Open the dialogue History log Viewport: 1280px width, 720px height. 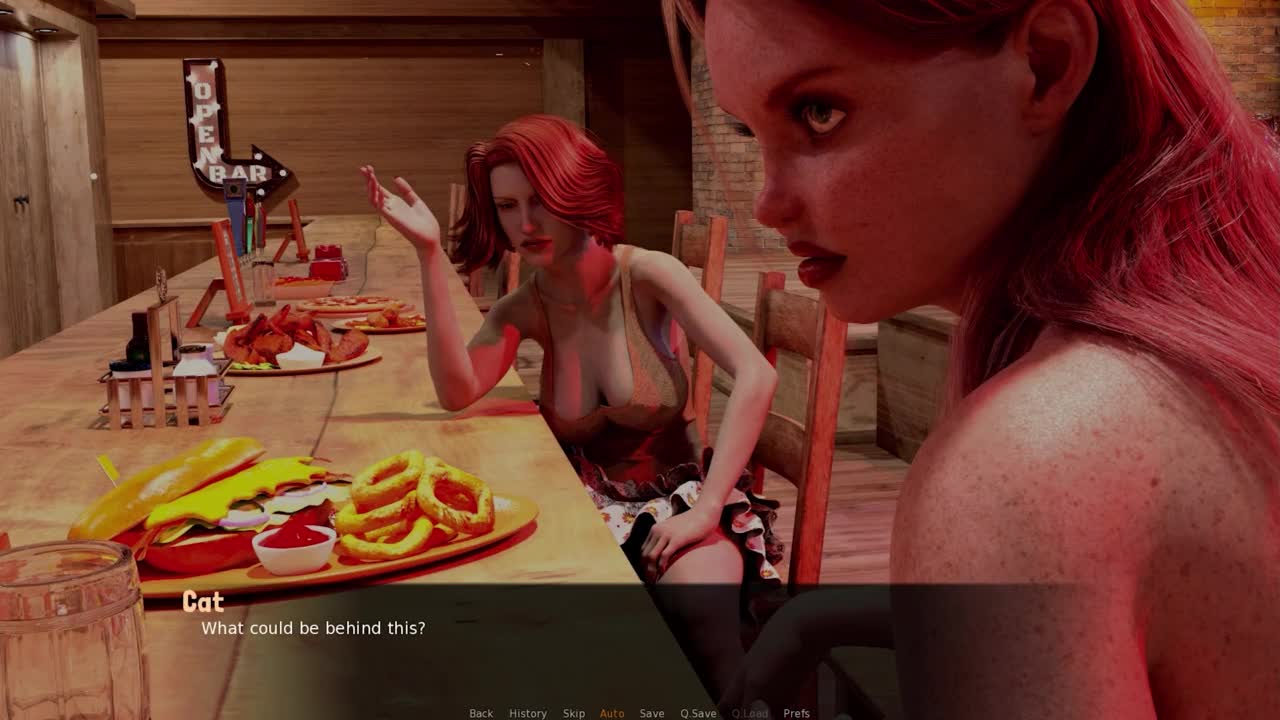(x=527, y=713)
